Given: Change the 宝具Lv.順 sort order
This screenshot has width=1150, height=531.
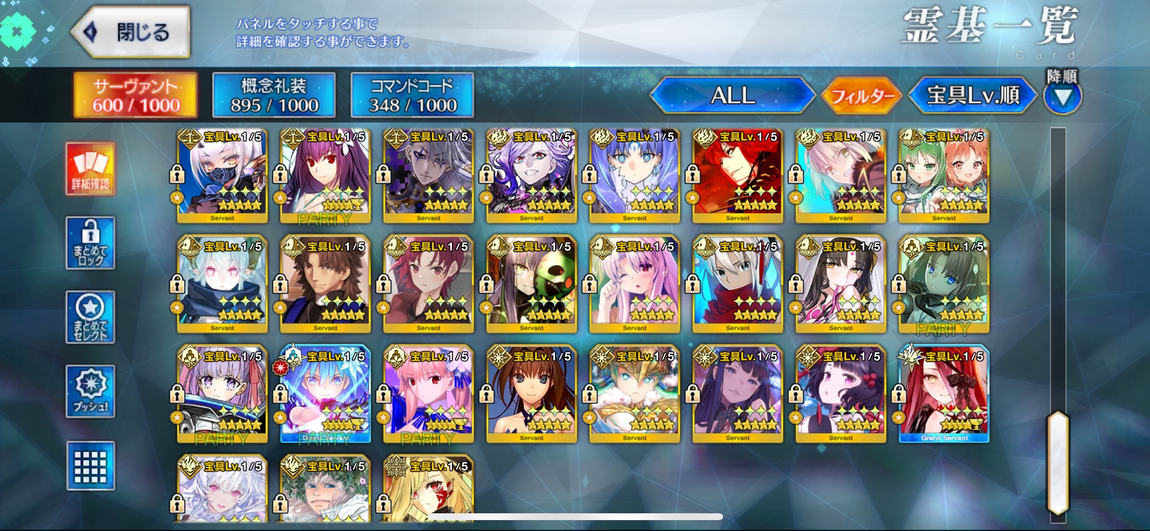Looking at the screenshot, I should coord(972,96).
